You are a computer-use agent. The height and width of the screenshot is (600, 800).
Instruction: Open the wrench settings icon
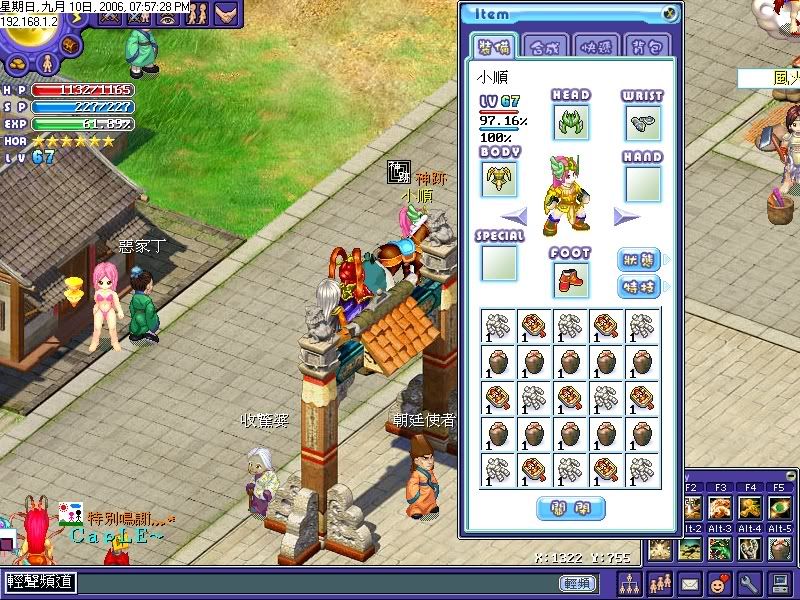[749, 582]
